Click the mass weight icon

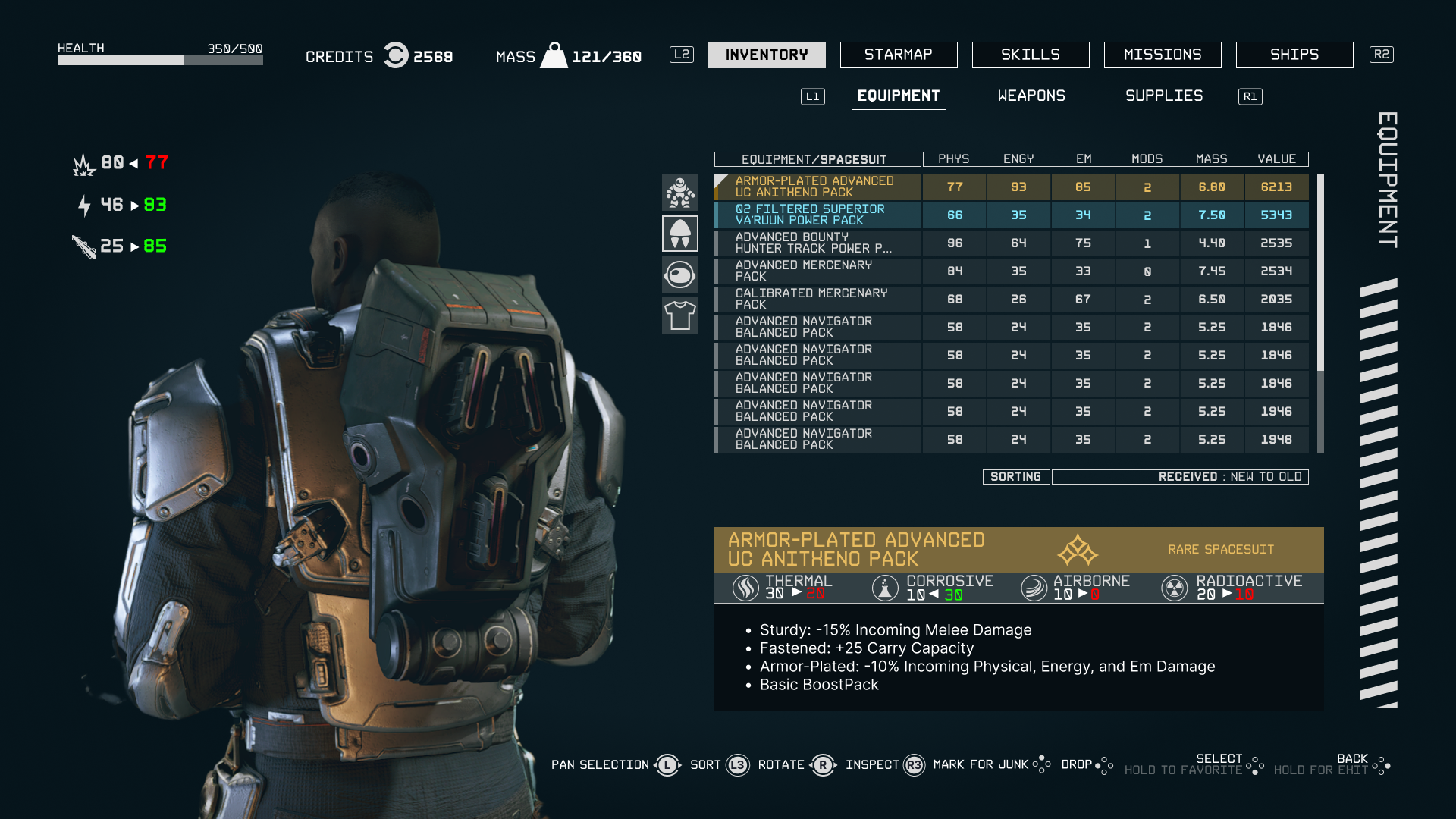[x=556, y=55]
